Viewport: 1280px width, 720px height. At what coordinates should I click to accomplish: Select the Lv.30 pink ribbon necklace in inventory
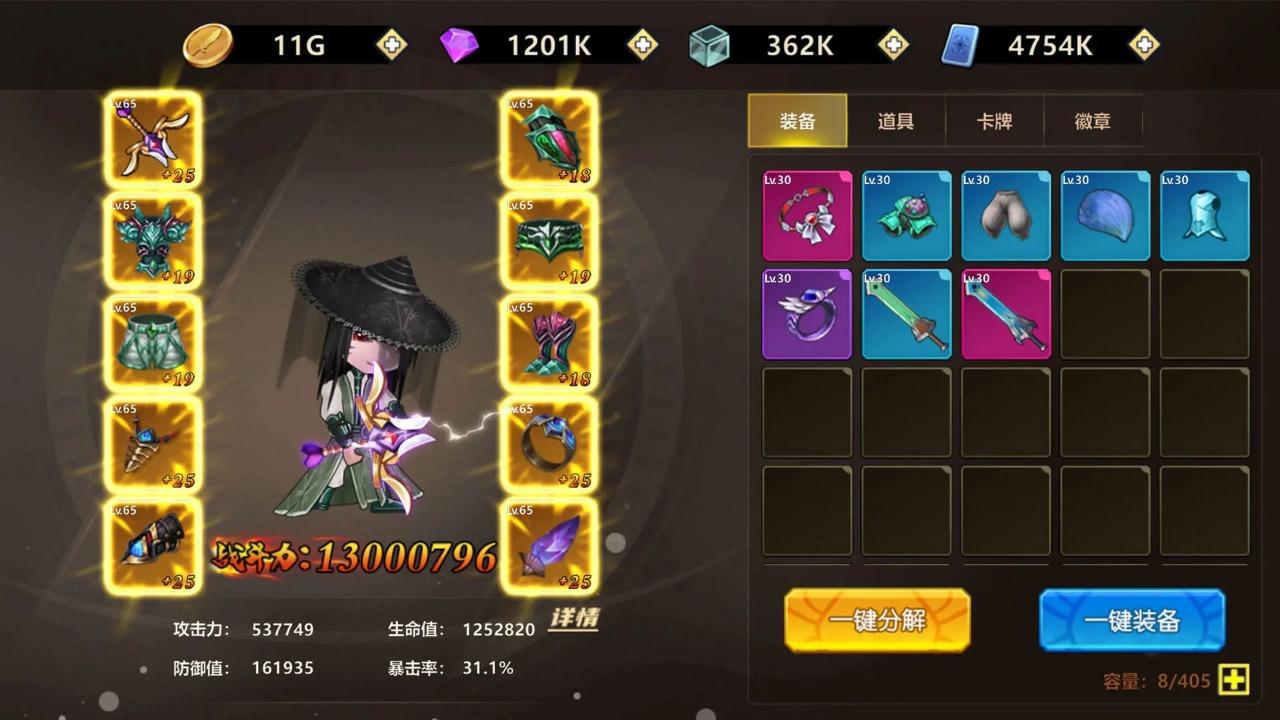pyautogui.click(x=807, y=215)
